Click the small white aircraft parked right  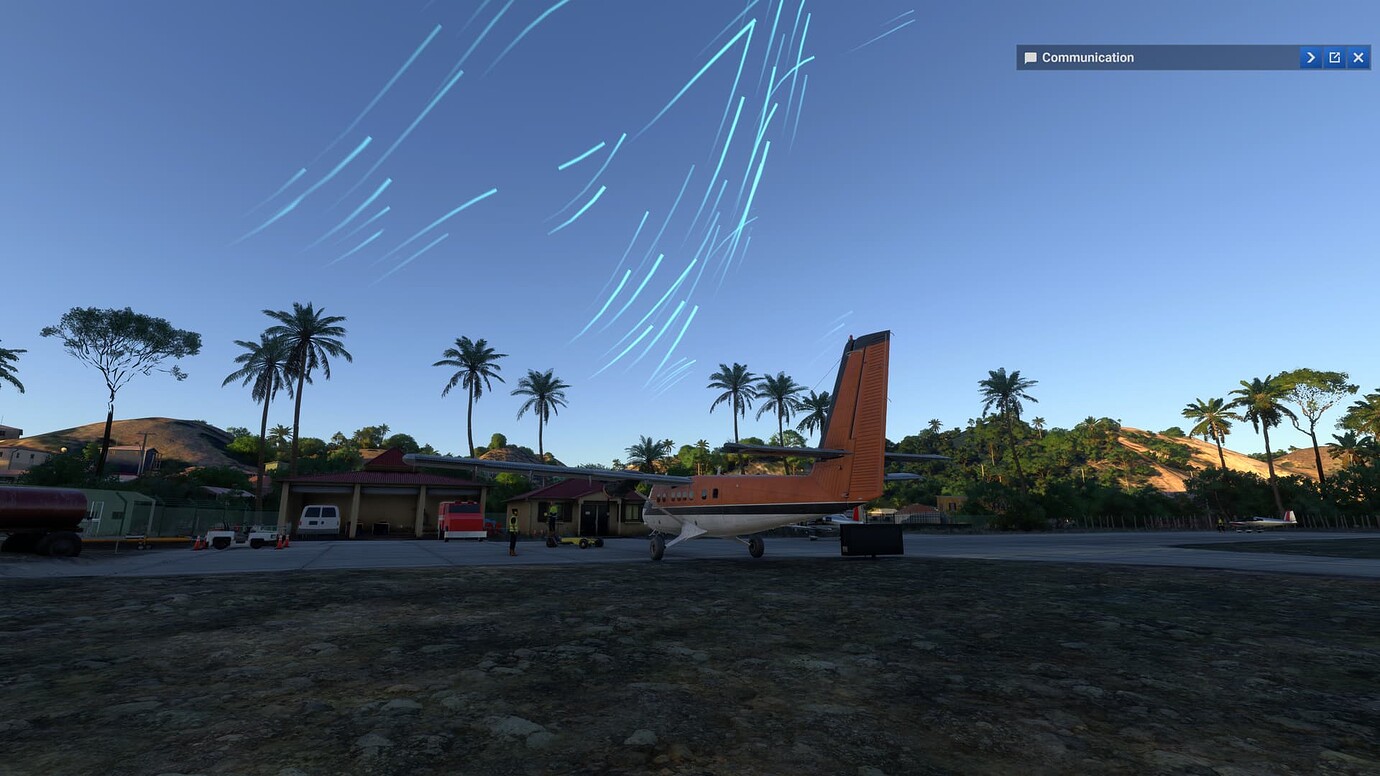(1262, 520)
